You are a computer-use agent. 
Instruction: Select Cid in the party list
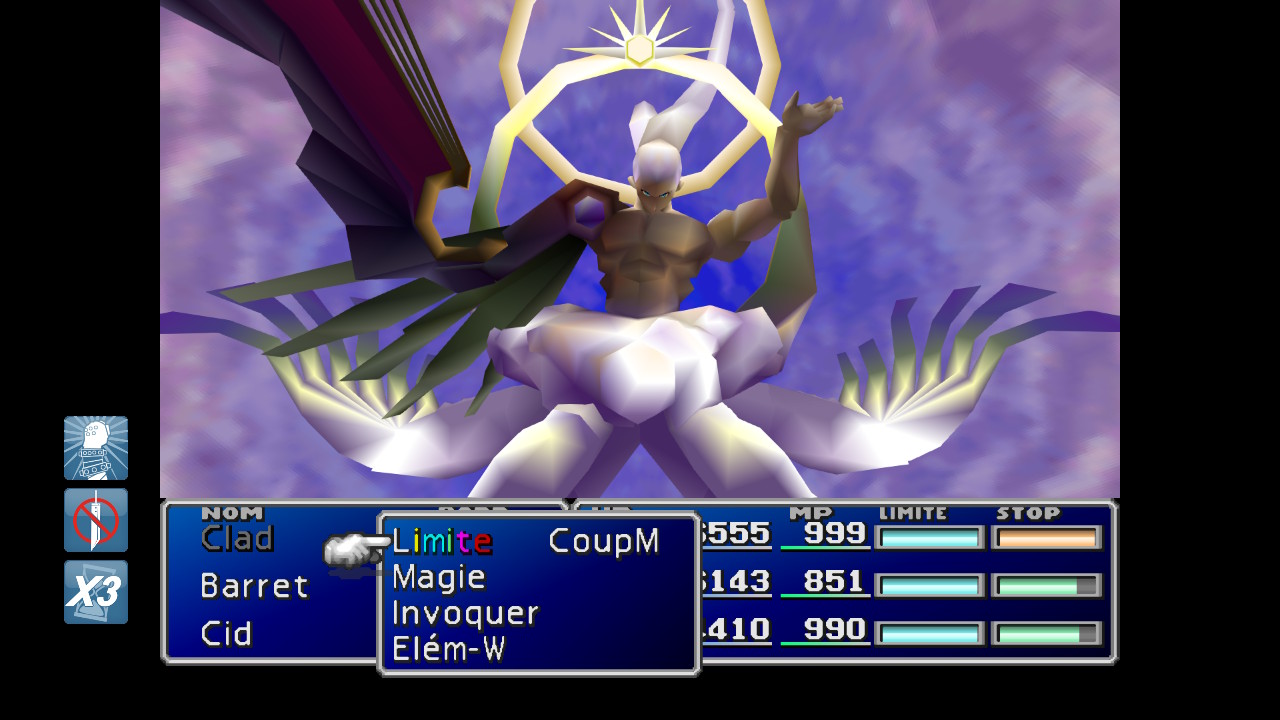pyautogui.click(x=226, y=634)
